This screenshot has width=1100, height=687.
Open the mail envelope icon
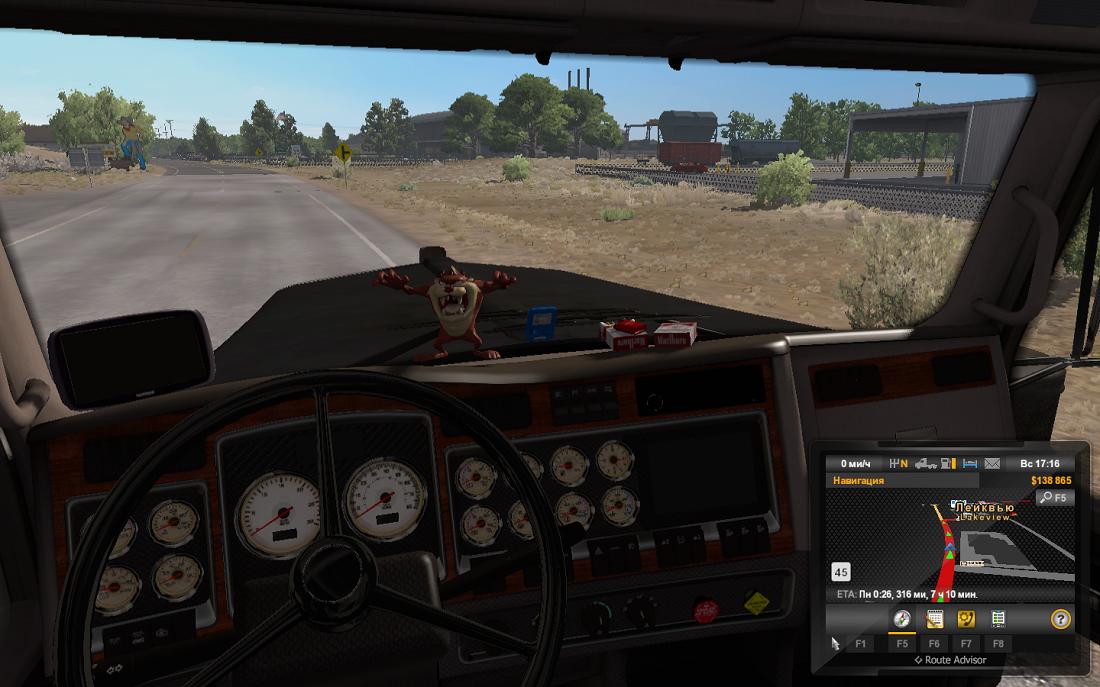(992, 464)
